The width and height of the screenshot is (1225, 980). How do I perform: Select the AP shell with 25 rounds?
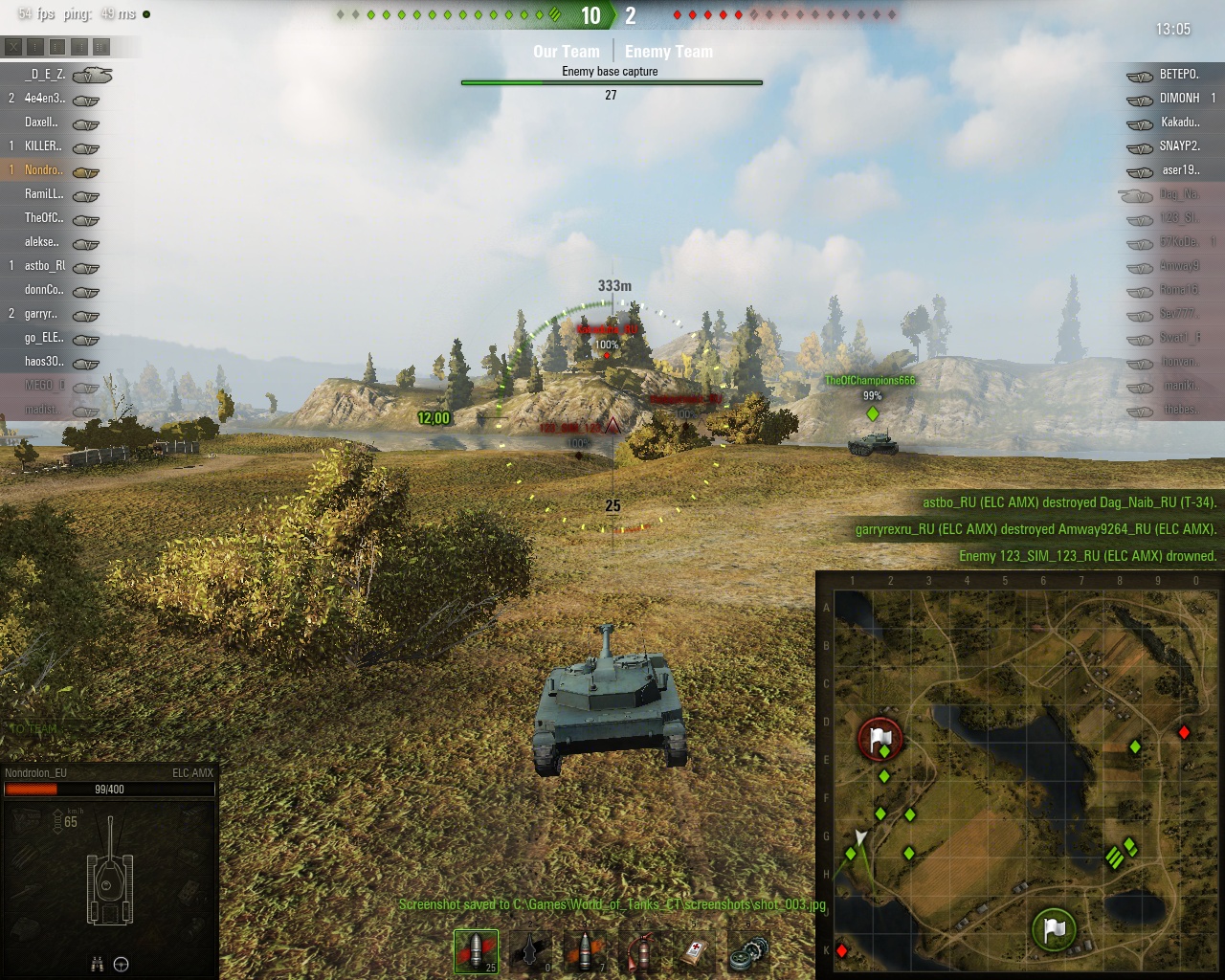[476, 950]
